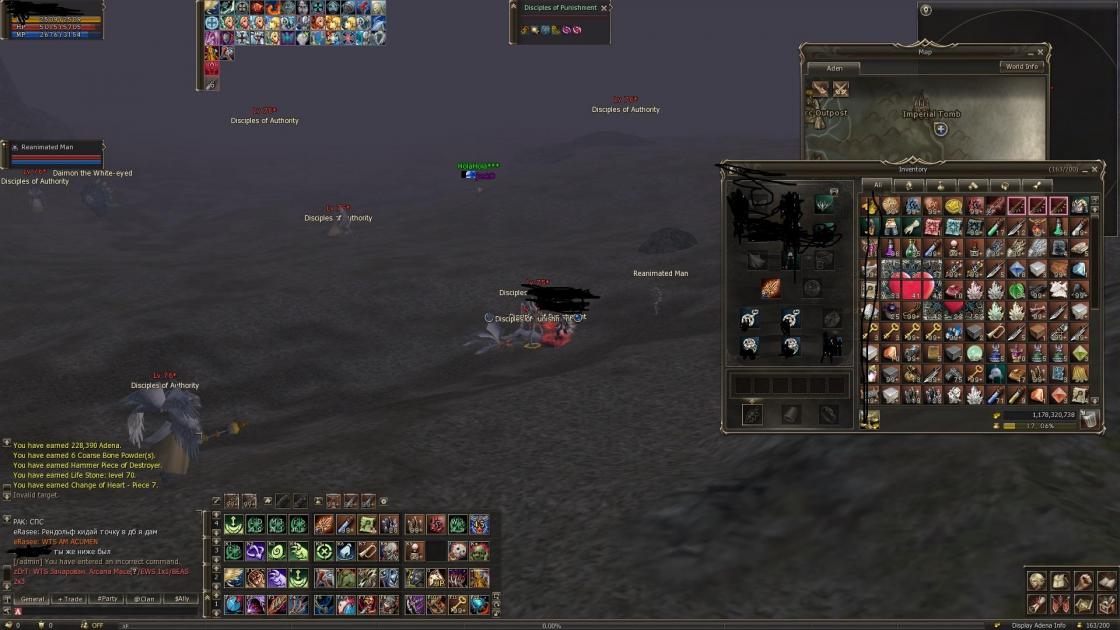Open the General chat tab
The image size is (1120, 630).
point(33,599)
